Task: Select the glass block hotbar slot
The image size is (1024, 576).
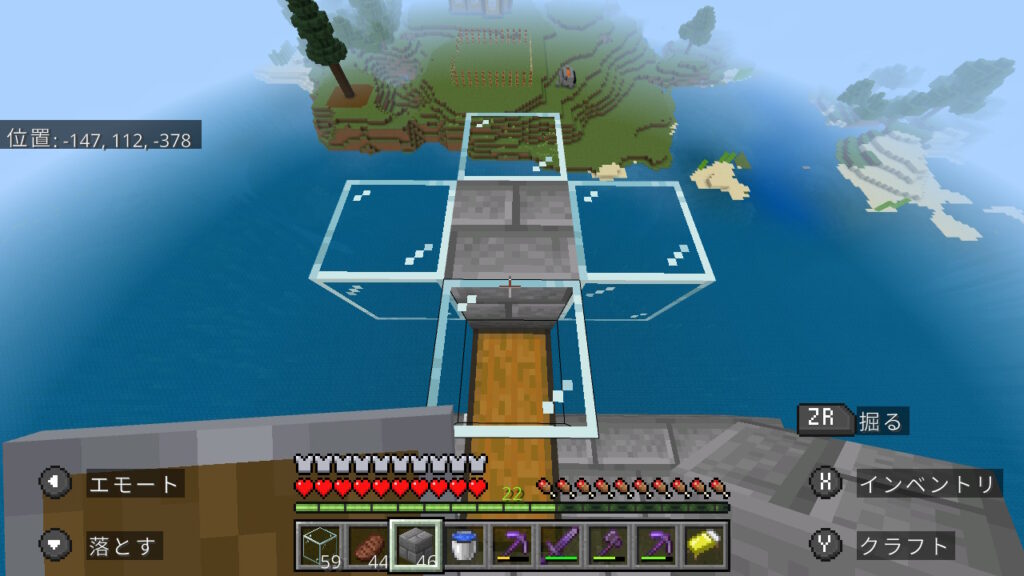Action: click(320, 545)
